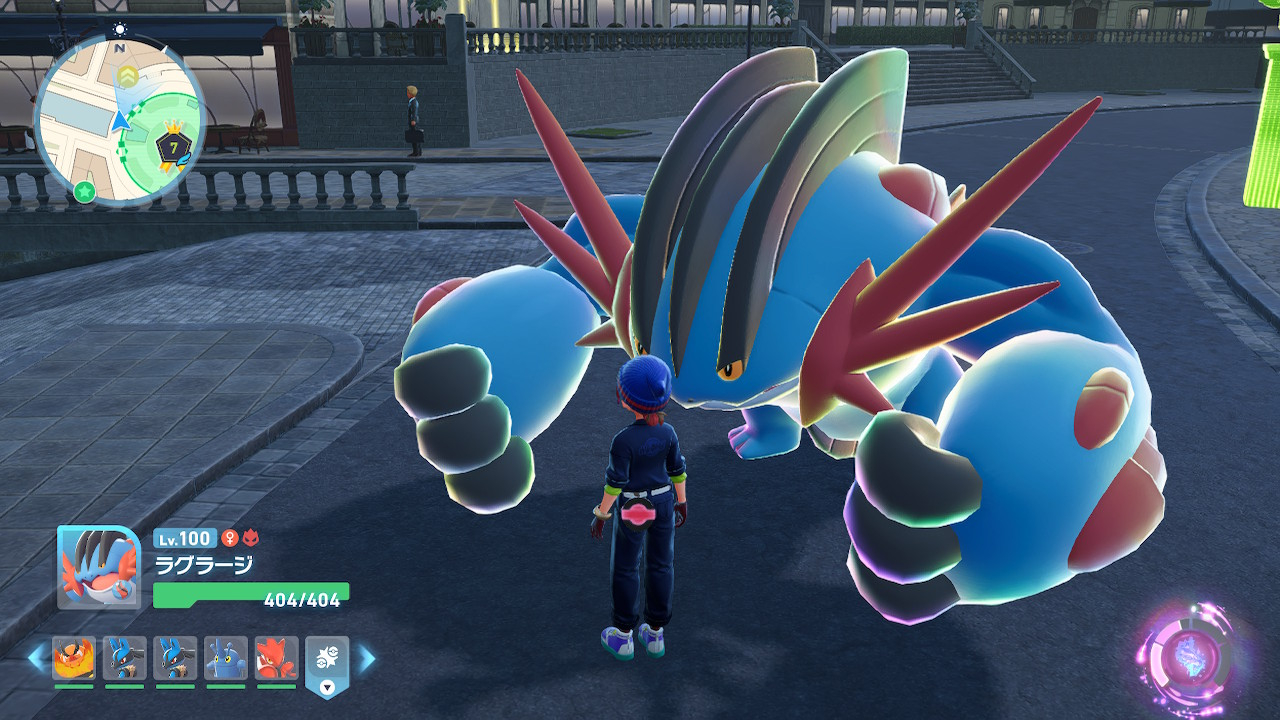The image size is (1280, 720).
Task: Select the active Swampert portrait
Action: [98, 567]
